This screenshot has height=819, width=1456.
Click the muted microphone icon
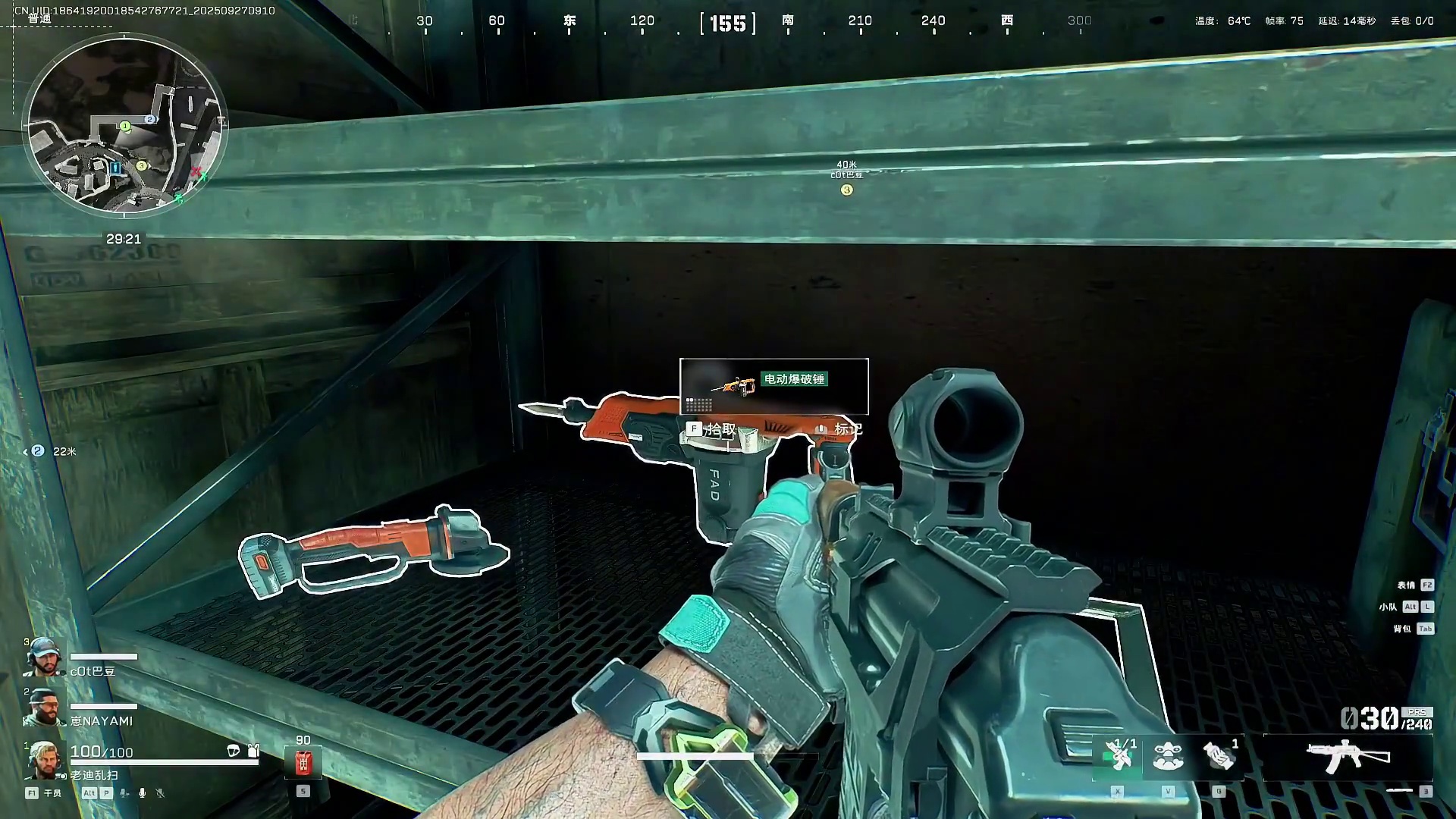pos(160,793)
